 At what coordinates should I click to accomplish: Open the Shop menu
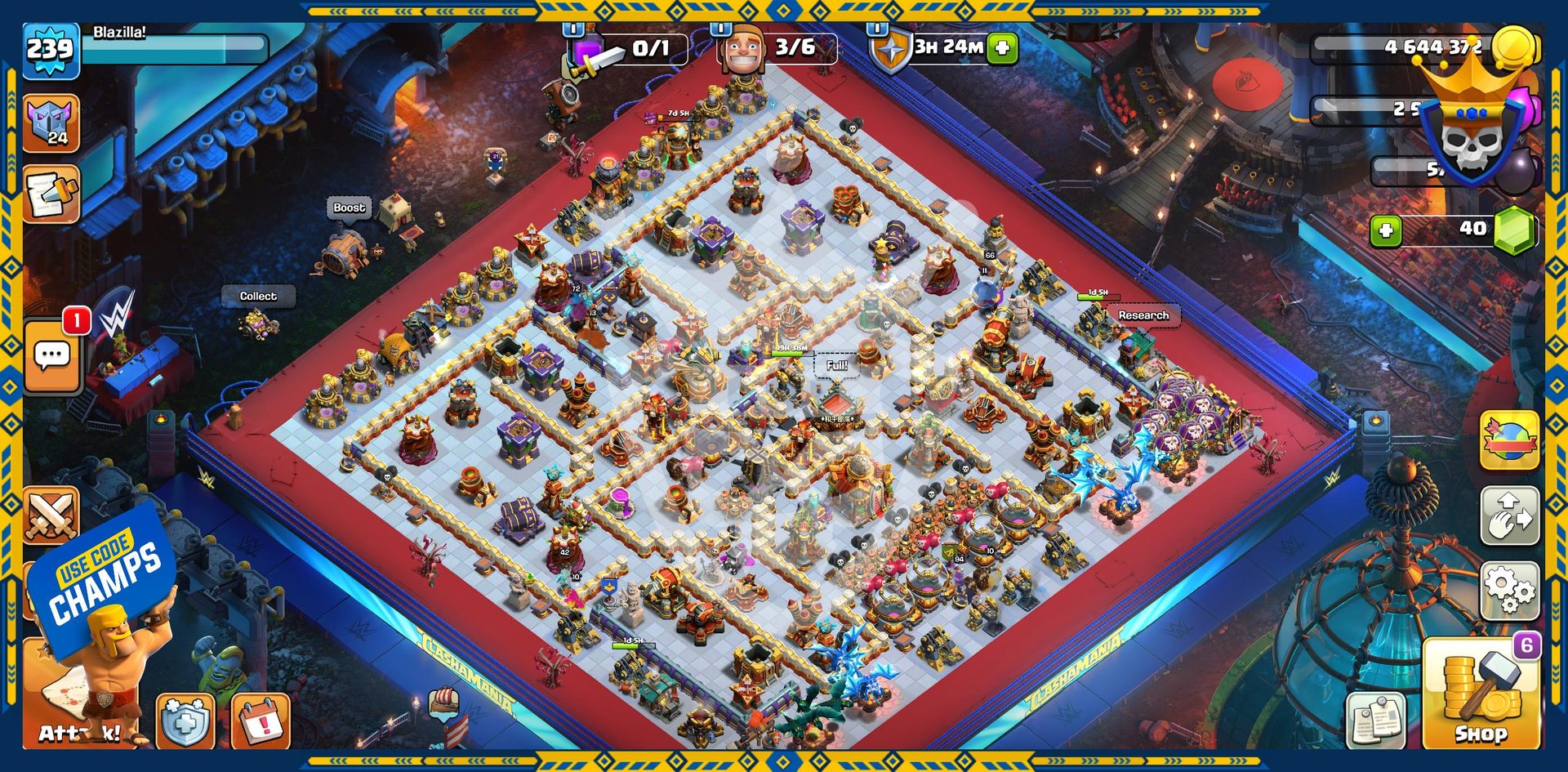tap(1481, 694)
